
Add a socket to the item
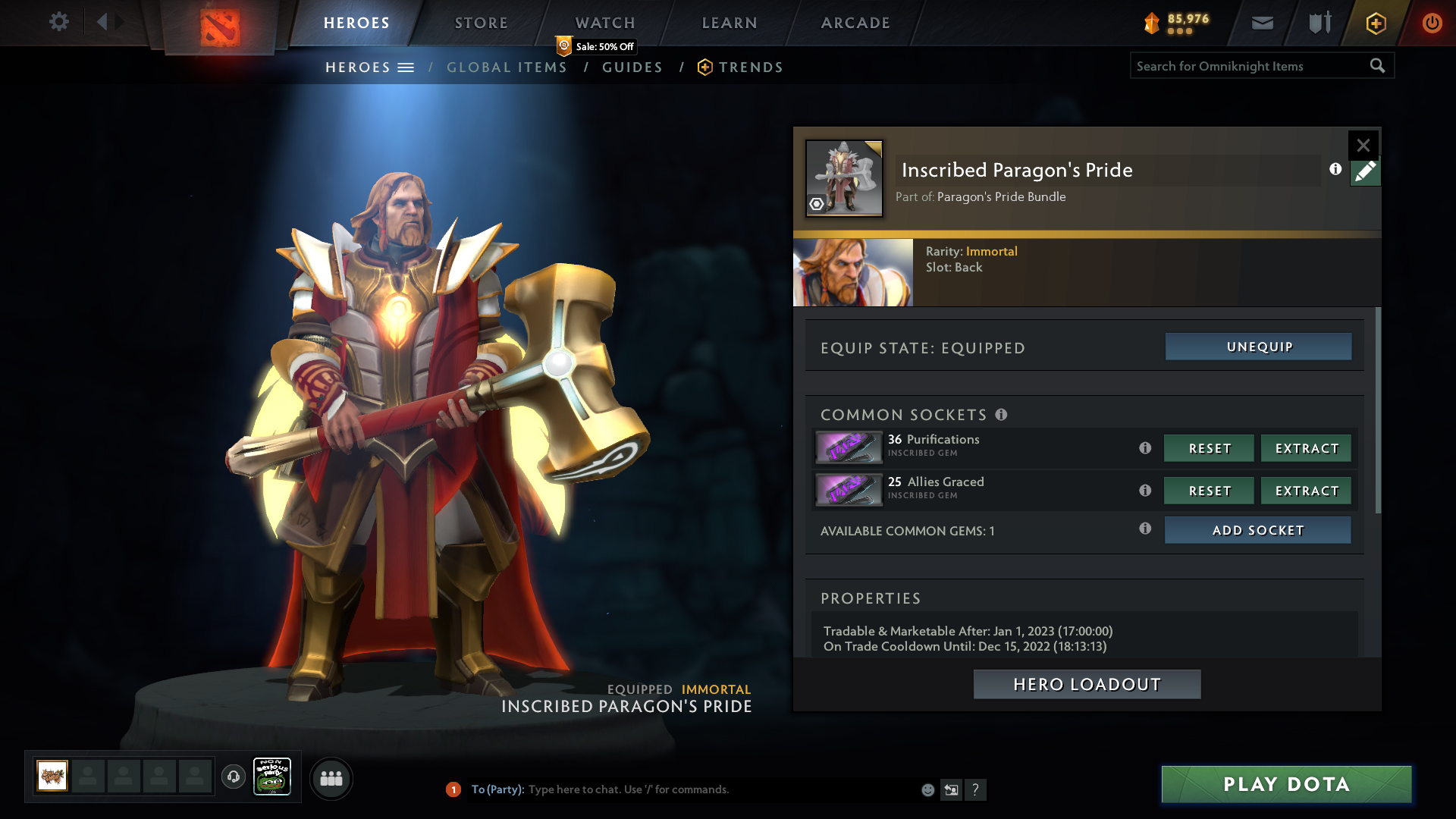pyautogui.click(x=1257, y=530)
